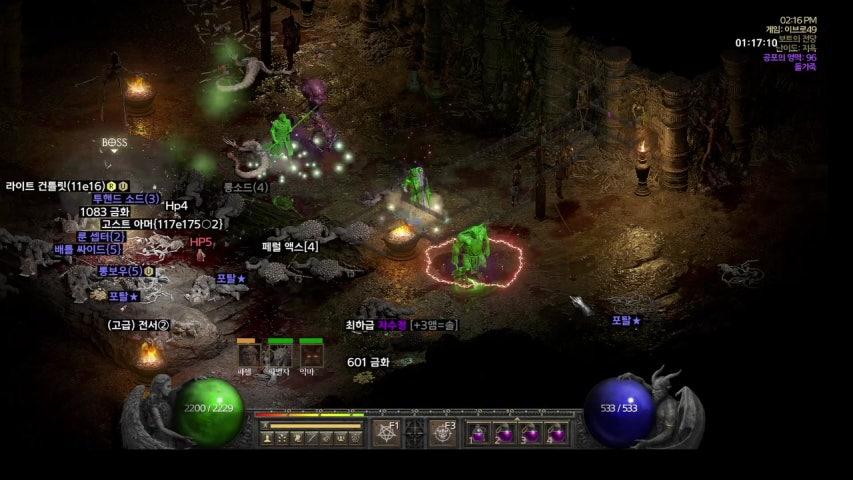This screenshot has width=853, height=480.
Task: Select the 페럴 액스 item label
Action: pyautogui.click(x=290, y=246)
